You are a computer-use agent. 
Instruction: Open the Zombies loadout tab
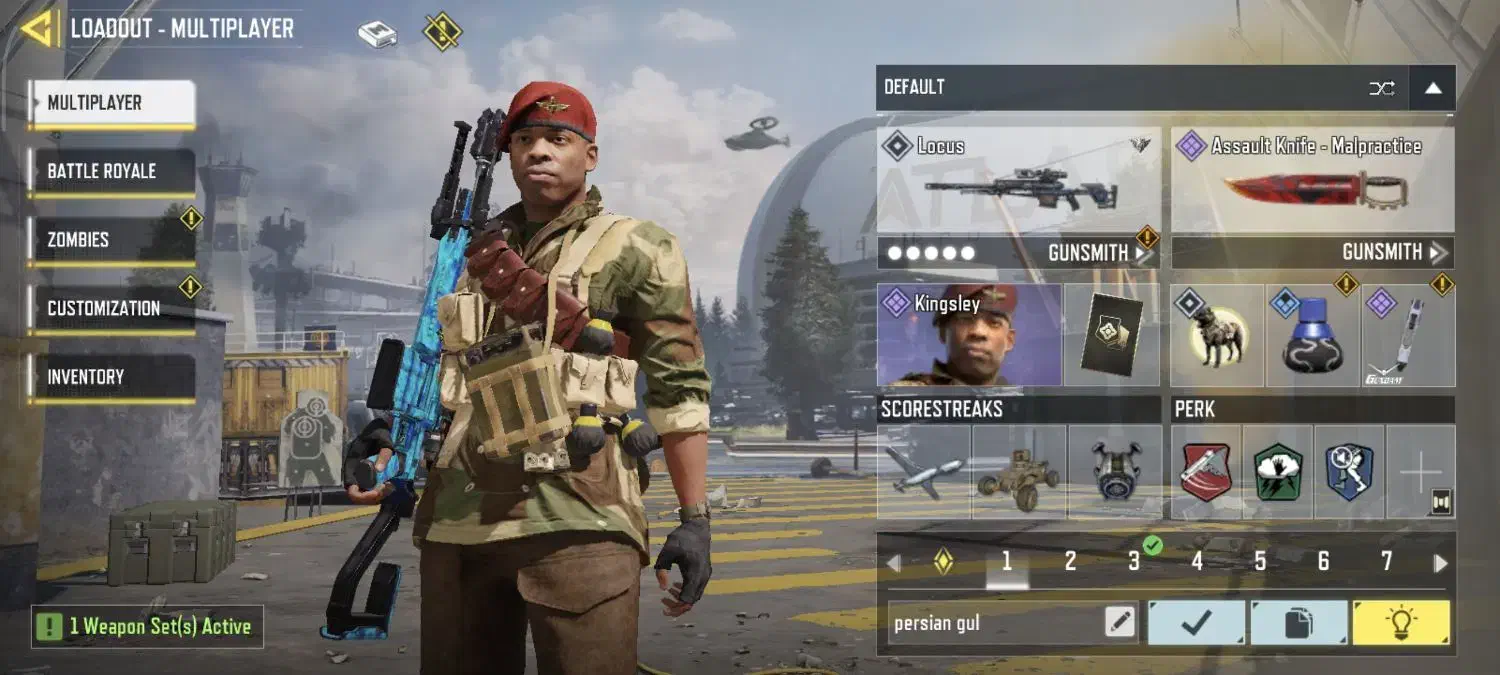tap(111, 240)
